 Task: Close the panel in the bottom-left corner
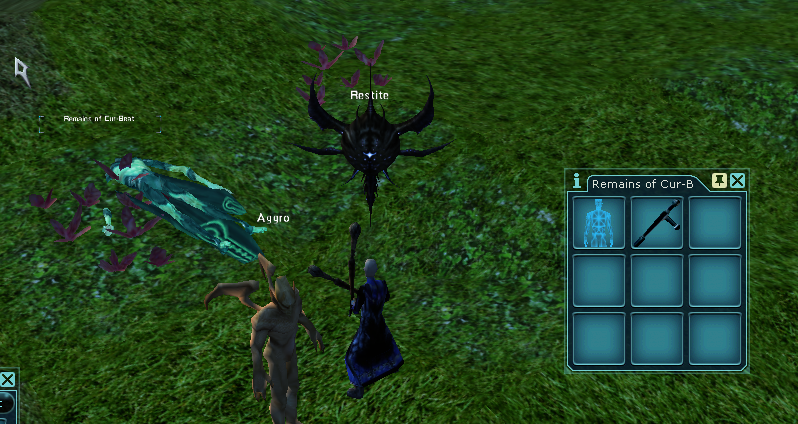[x=7, y=380]
